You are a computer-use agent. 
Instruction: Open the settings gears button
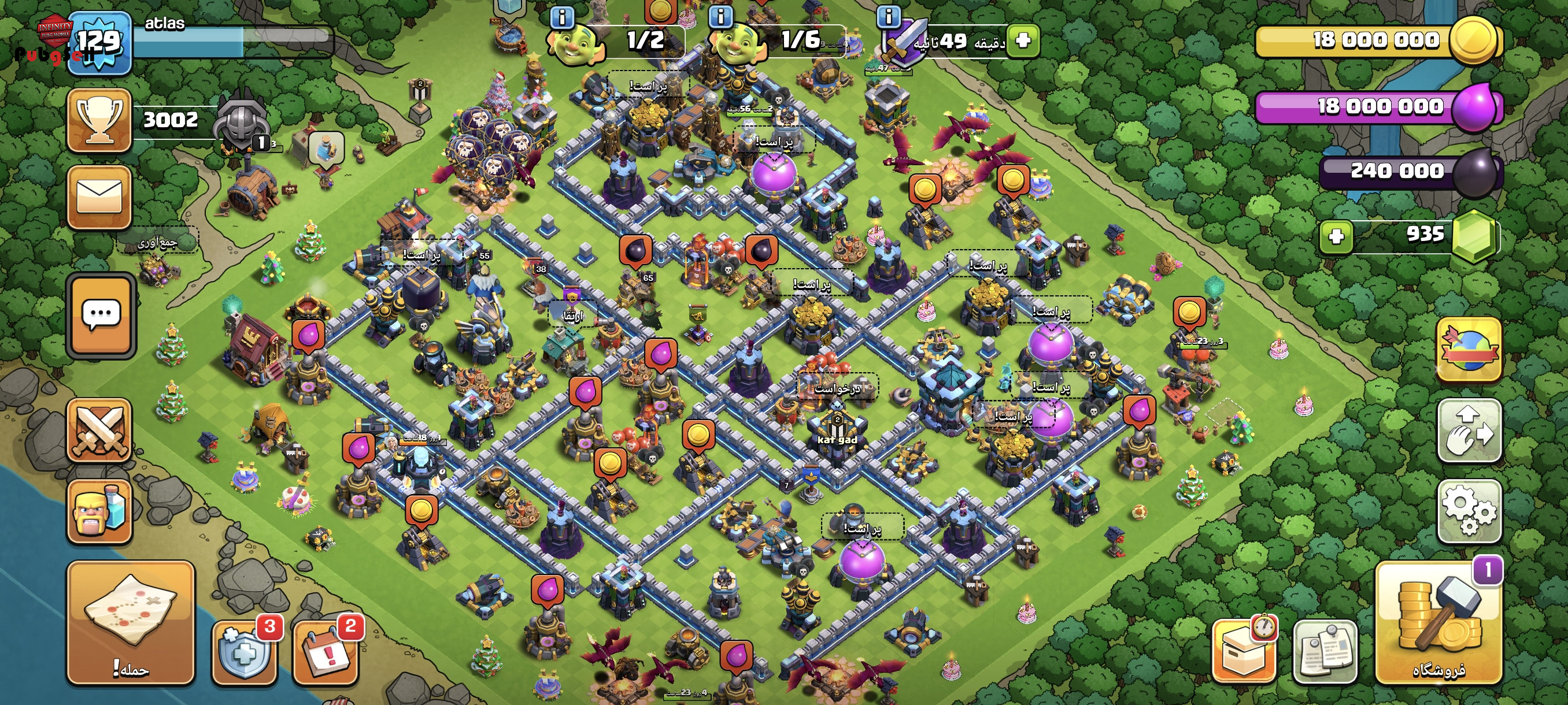tap(1469, 510)
